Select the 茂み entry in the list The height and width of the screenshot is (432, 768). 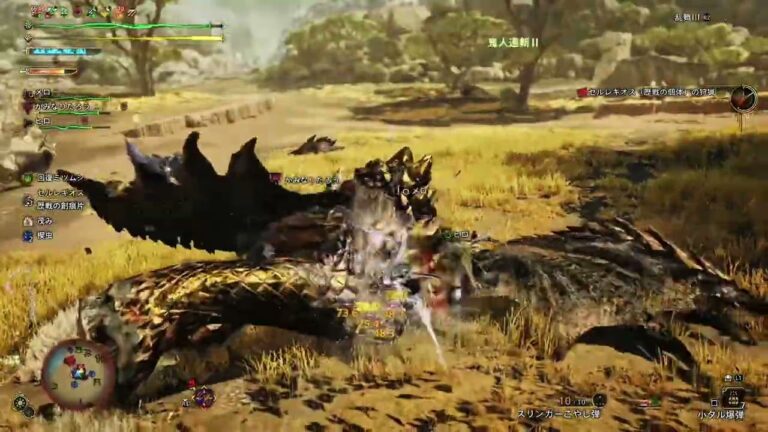pyautogui.click(x=43, y=220)
